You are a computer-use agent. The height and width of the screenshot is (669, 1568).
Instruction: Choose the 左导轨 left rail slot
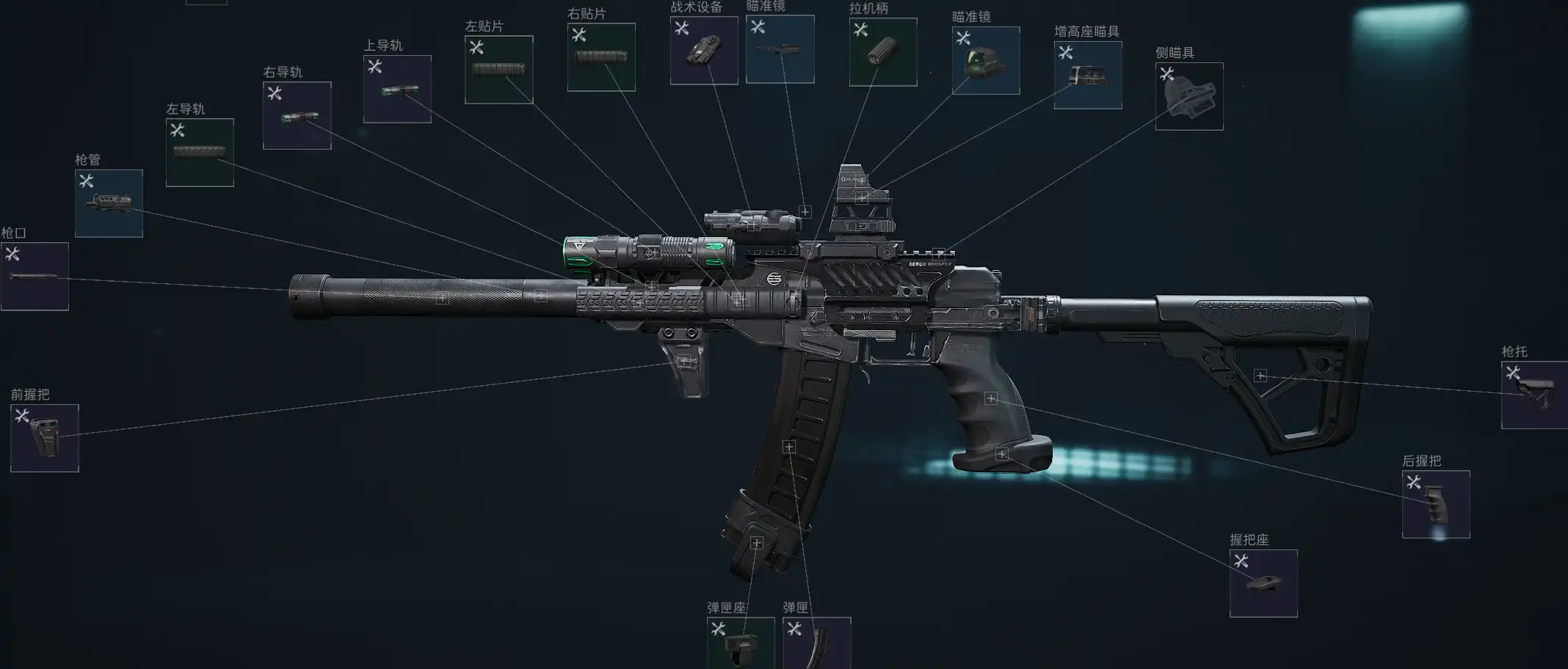click(x=200, y=153)
